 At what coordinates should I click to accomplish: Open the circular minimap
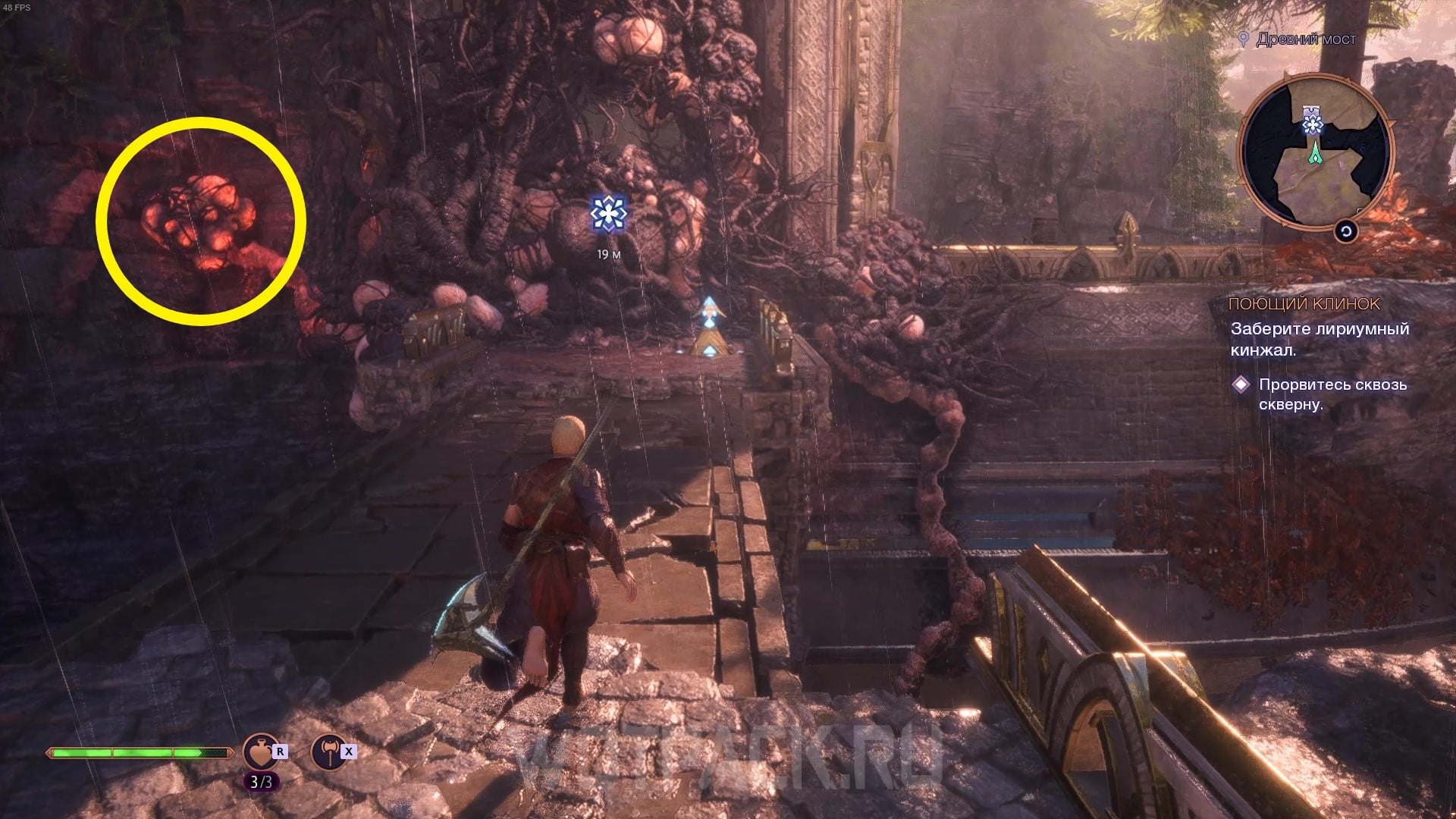pos(1316,152)
